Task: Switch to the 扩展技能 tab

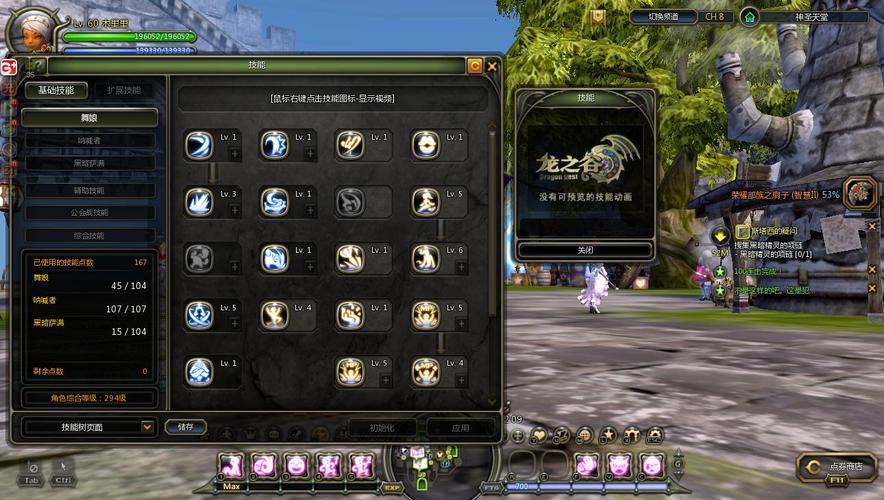Action: coord(124,90)
